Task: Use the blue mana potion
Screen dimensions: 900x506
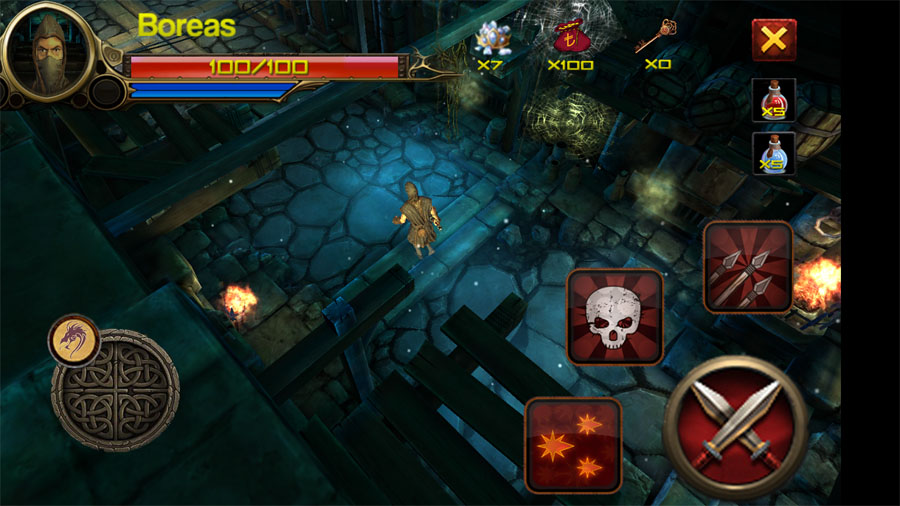Action: pyautogui.click(x=774, y=153)
